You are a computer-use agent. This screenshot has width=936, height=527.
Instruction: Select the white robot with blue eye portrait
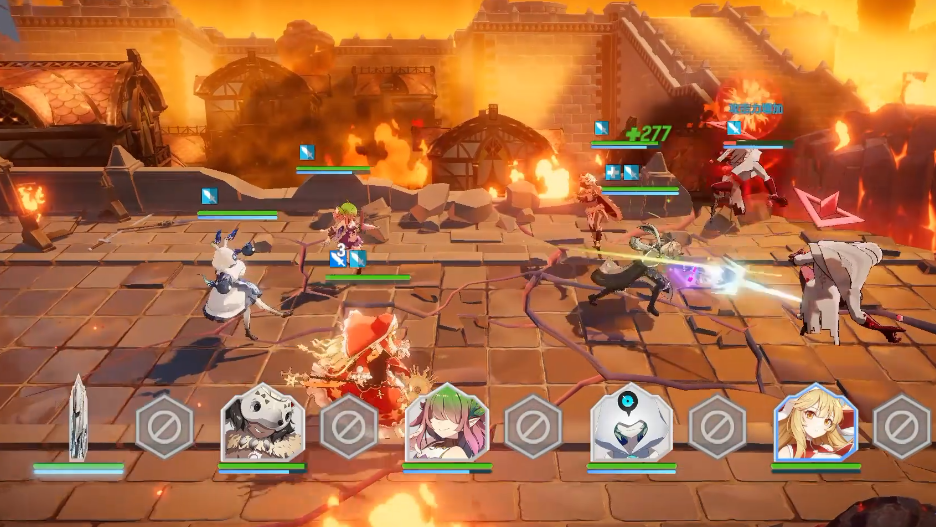click(x=631, y=422)
